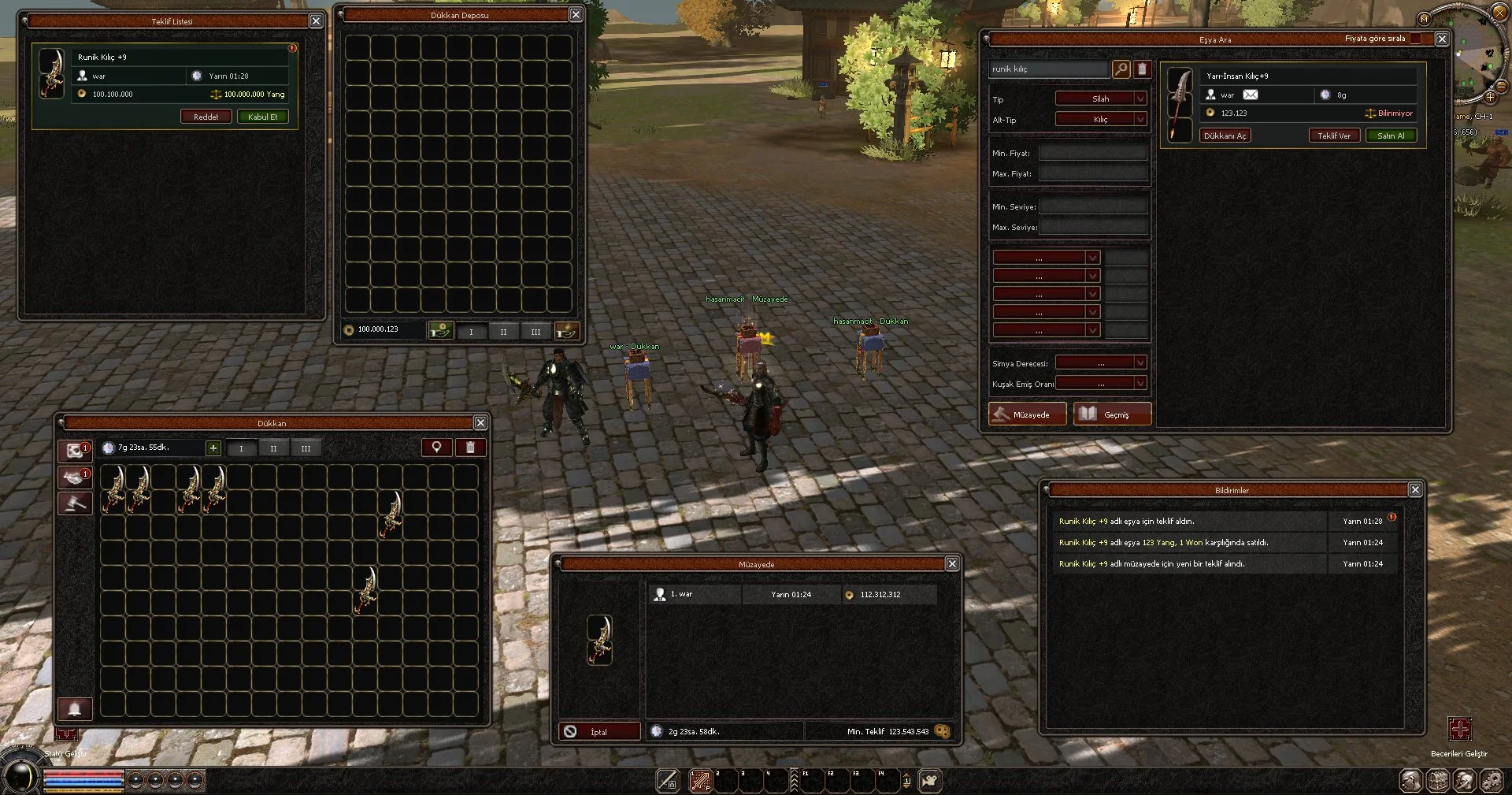1512x795 pixels.
Task: Toggle the Fiyata göre sırala checkbox
Action: pos(1415,39)
